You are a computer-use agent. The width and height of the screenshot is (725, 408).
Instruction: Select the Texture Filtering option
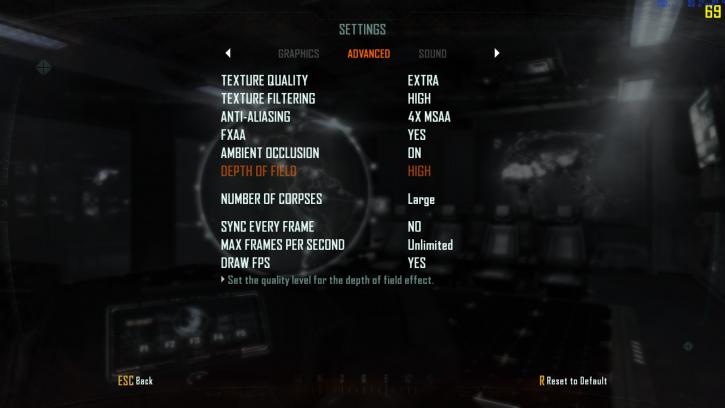tap(268, 99)
